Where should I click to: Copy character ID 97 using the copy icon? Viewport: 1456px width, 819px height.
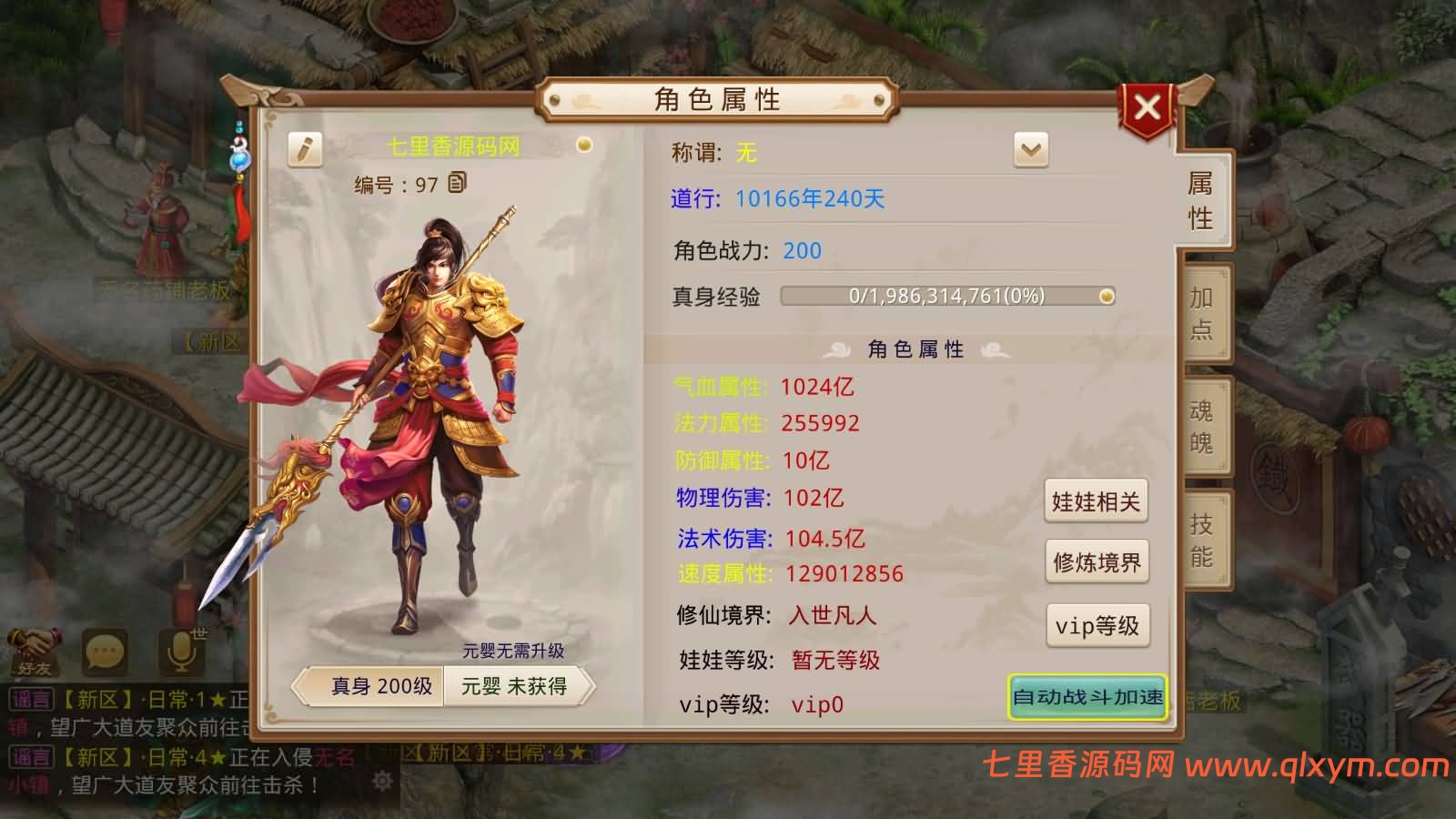coord(459,184)
